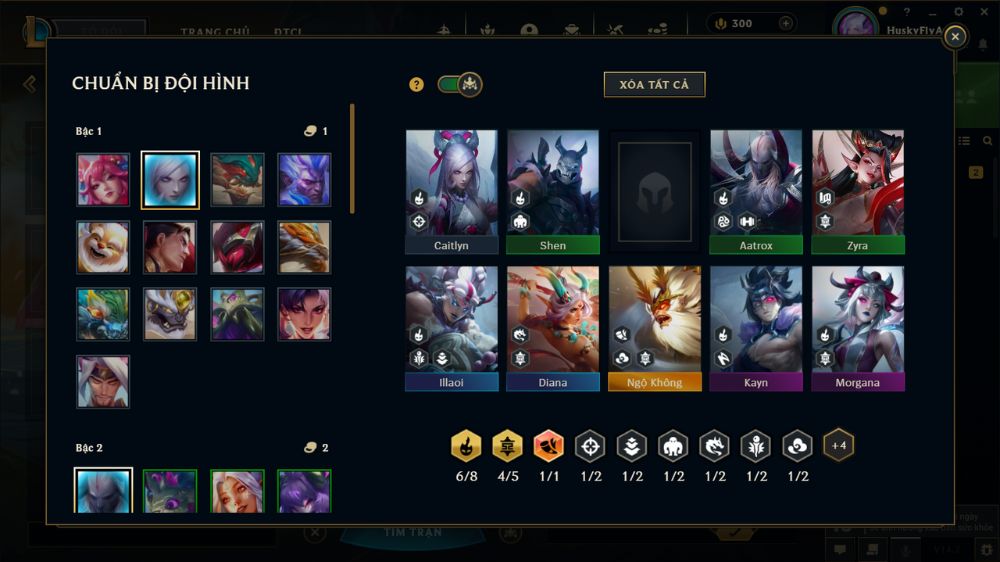
Task: Expand the +4 extra traits badge
Action: pyautogui.click(x=838, y=445)
